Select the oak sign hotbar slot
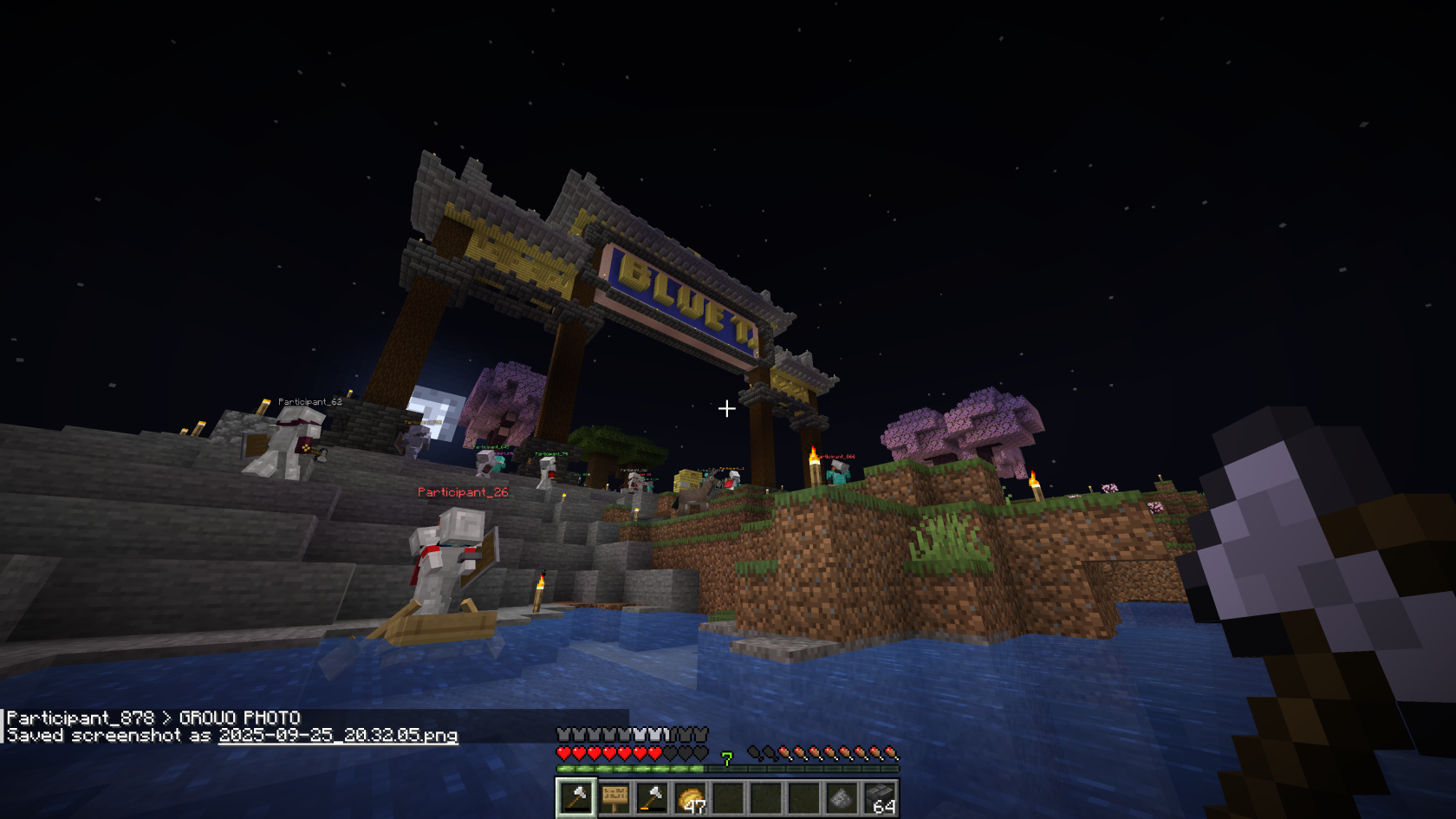 (614, 798)
